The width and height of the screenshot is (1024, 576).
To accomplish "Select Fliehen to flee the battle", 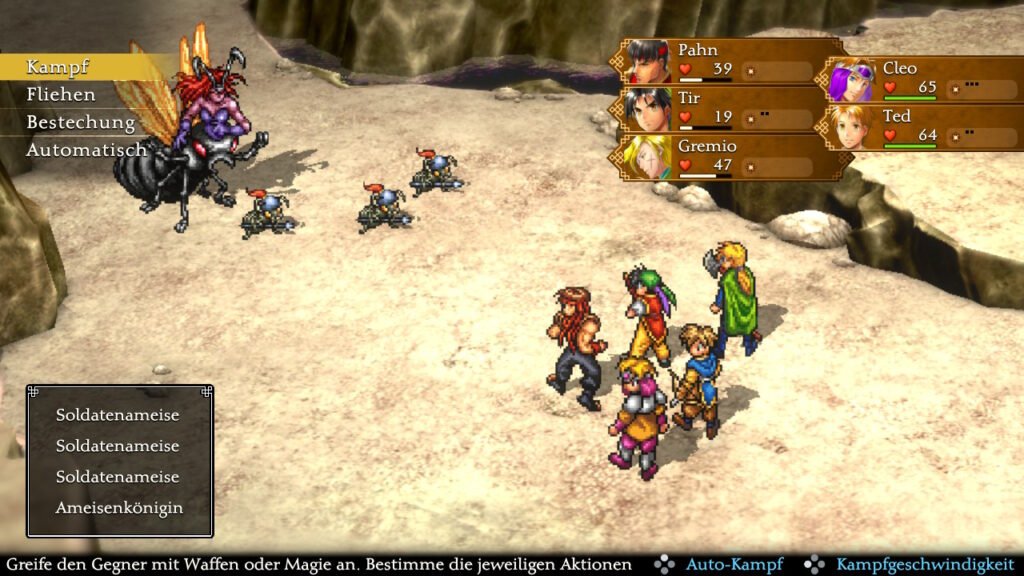I will 61,95.
